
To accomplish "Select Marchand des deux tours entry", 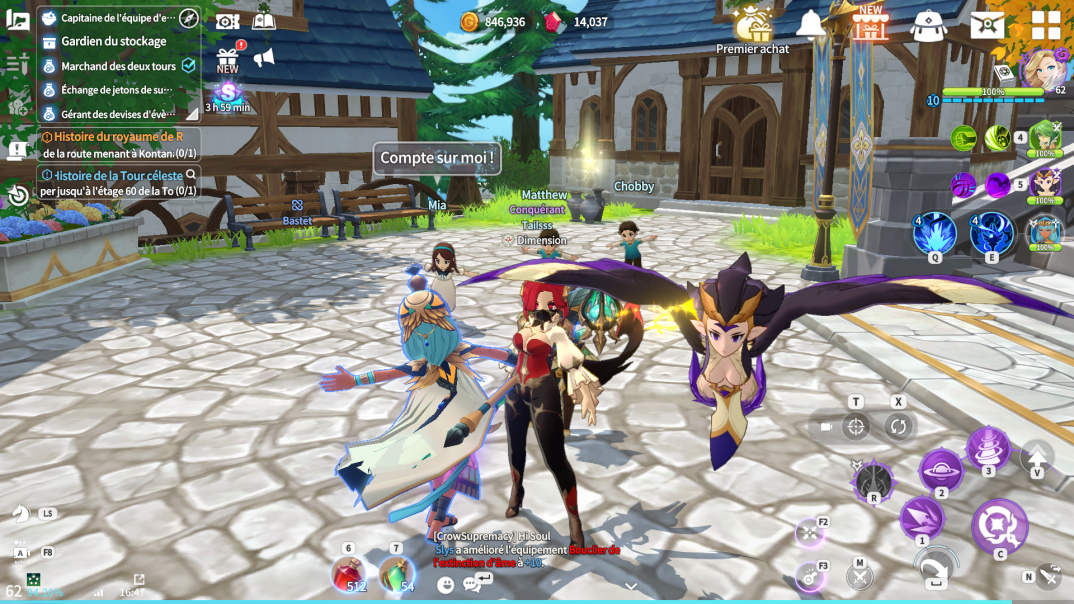I will click(118, 66).
